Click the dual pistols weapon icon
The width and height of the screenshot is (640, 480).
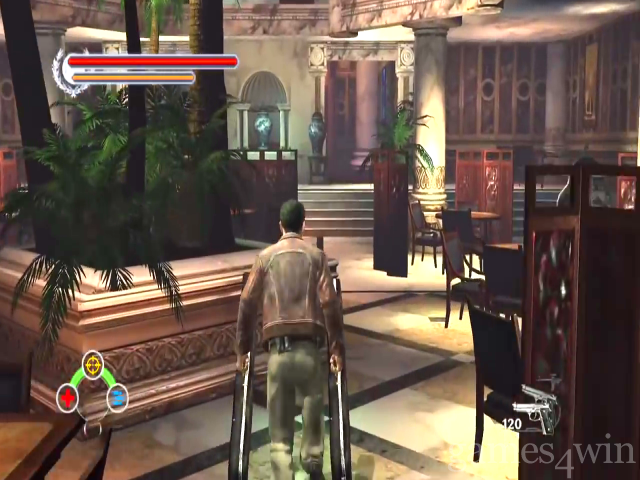coord(536,404)
